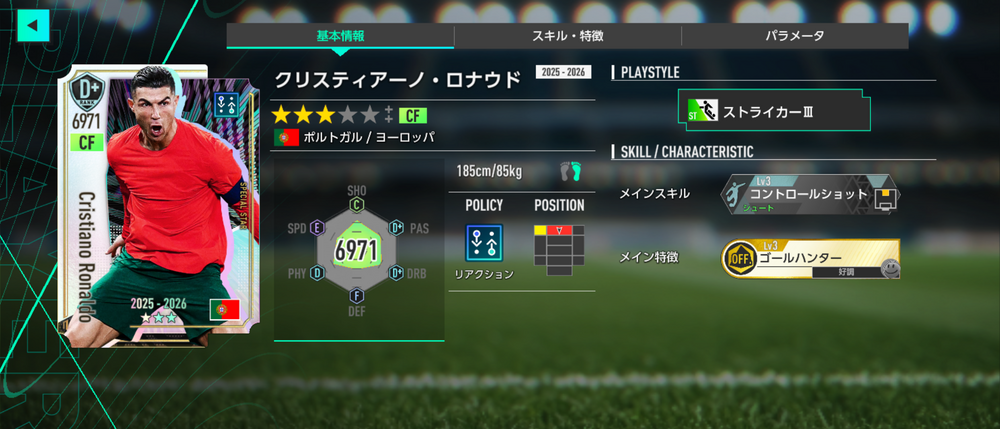Select the Cristiano Ronaldo player card
Viewport: 1000px width, 429px height.
[136, 207]
